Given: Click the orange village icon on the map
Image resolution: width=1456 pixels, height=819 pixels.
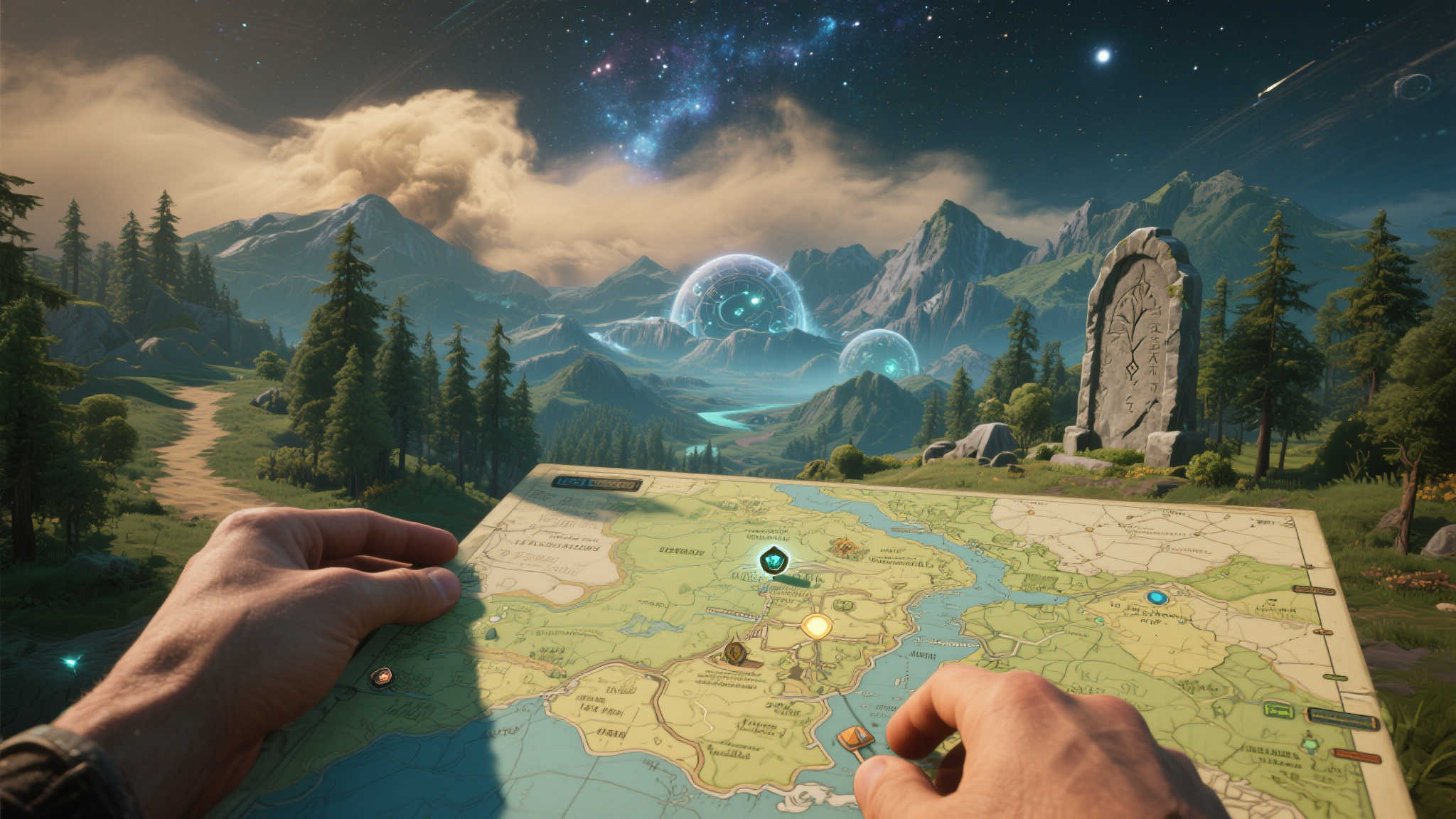Looking at the screenshot, I should pyautogui.click(x=845, y=546).
